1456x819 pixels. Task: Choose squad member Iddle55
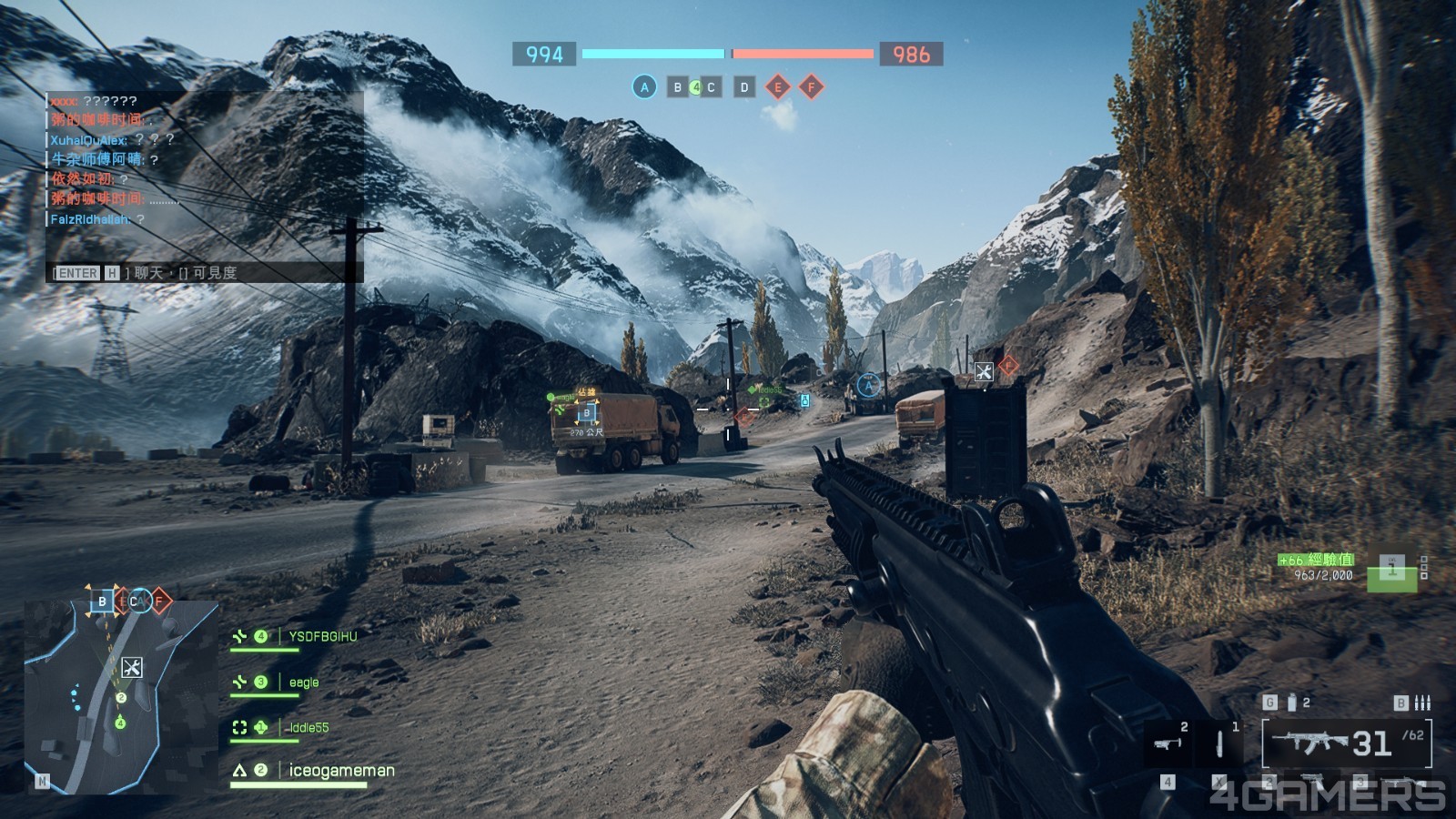308,728
